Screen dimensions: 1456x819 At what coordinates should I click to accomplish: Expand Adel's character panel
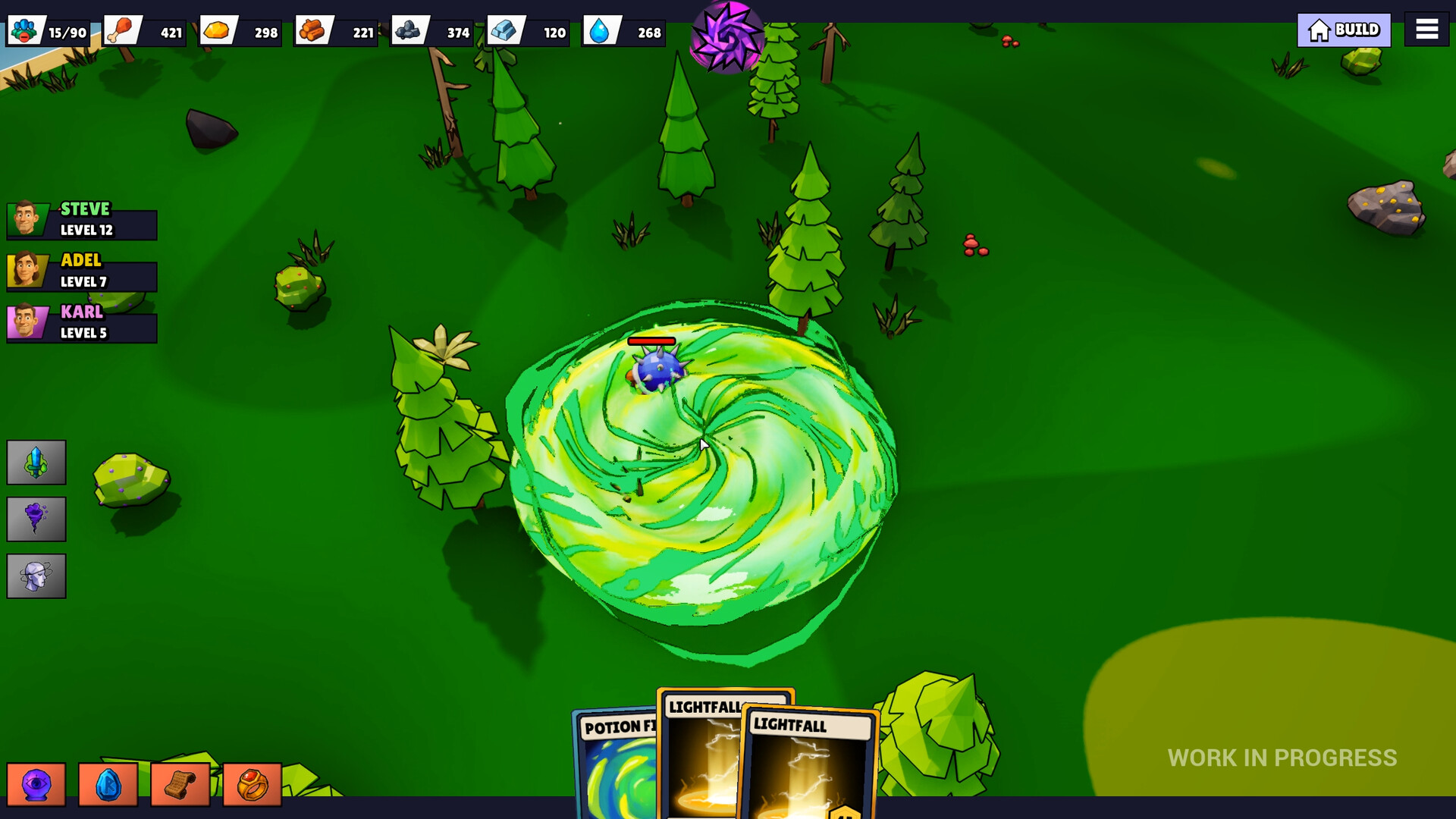[81, 270]
